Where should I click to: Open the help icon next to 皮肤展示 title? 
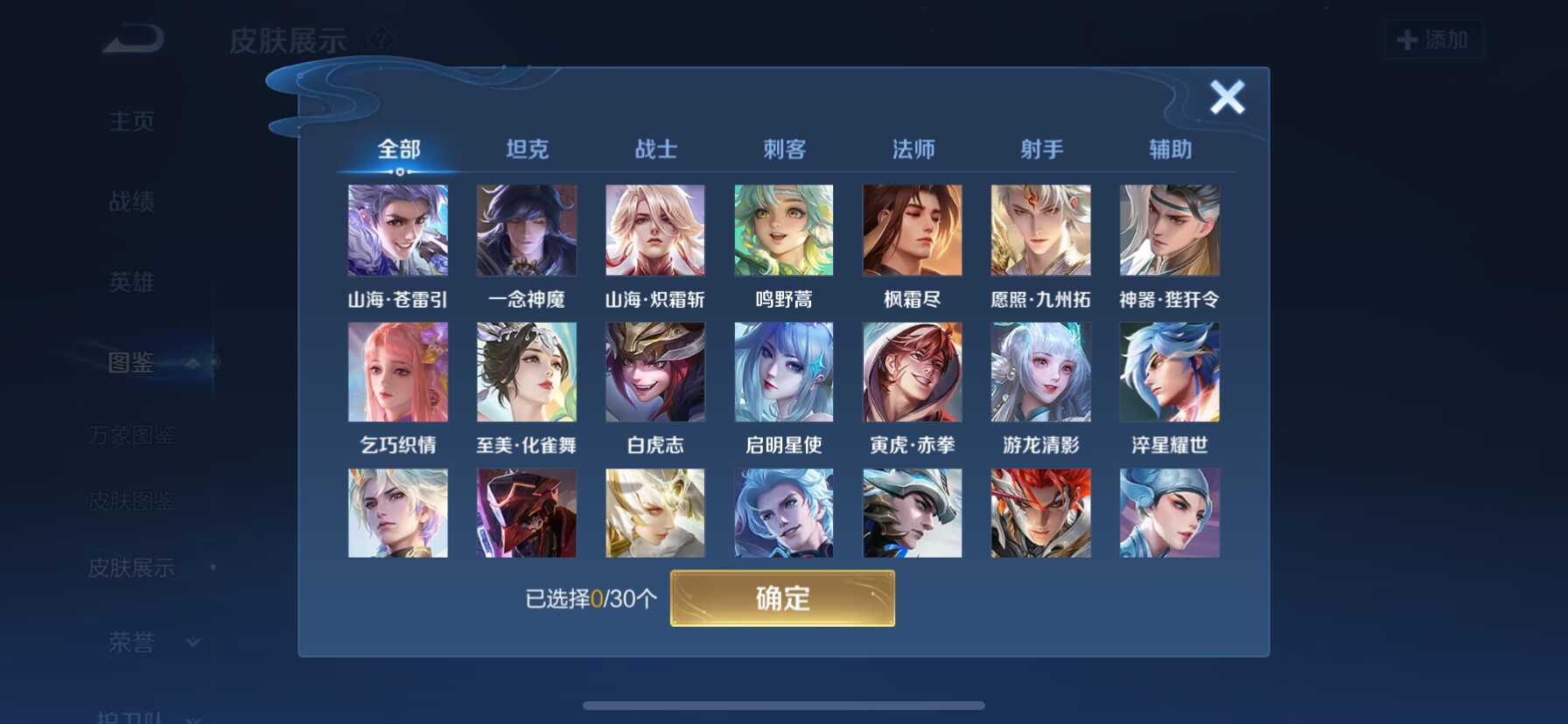click(x=382, y=39)
